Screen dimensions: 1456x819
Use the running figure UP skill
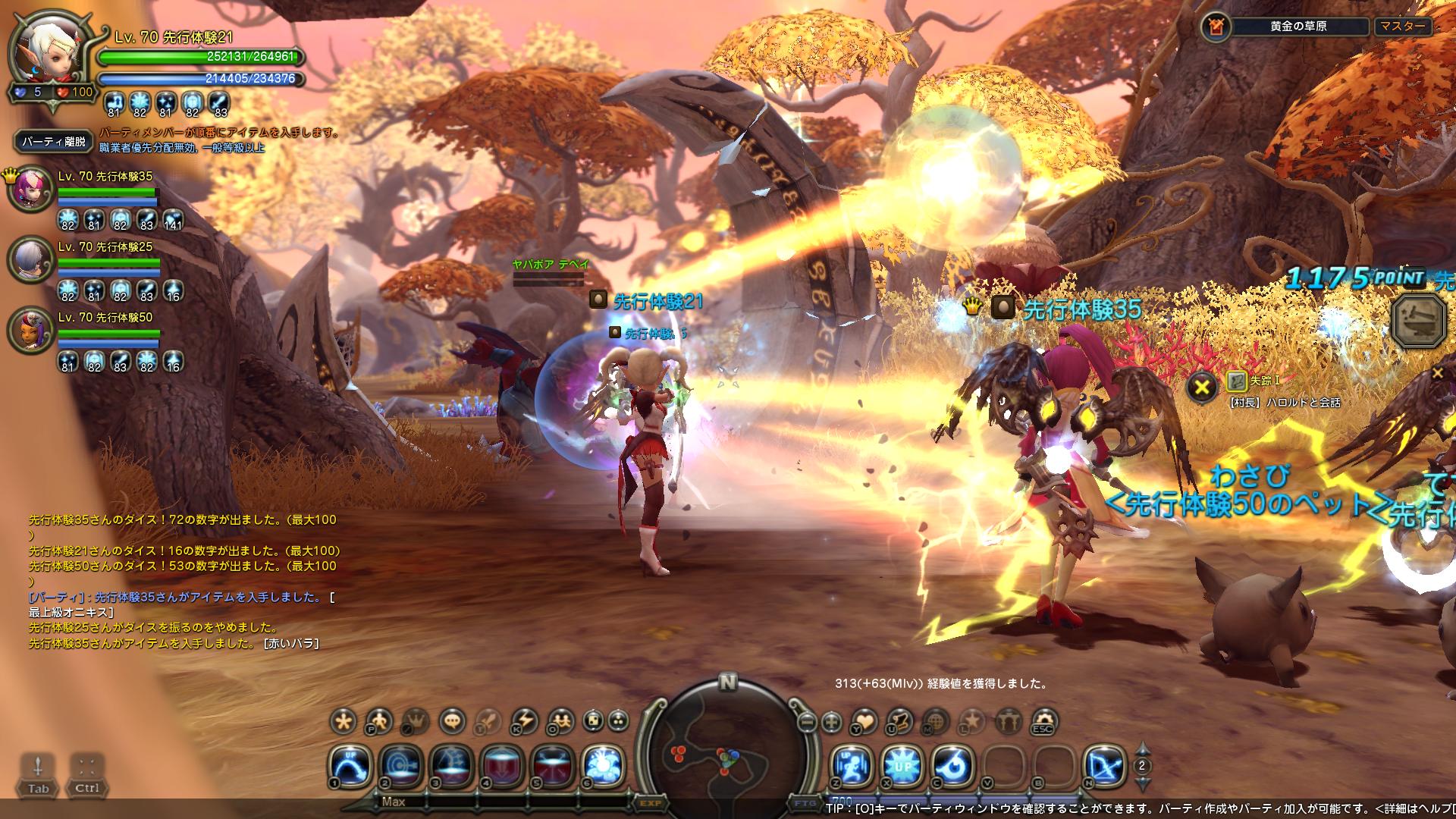coord(851,765)
